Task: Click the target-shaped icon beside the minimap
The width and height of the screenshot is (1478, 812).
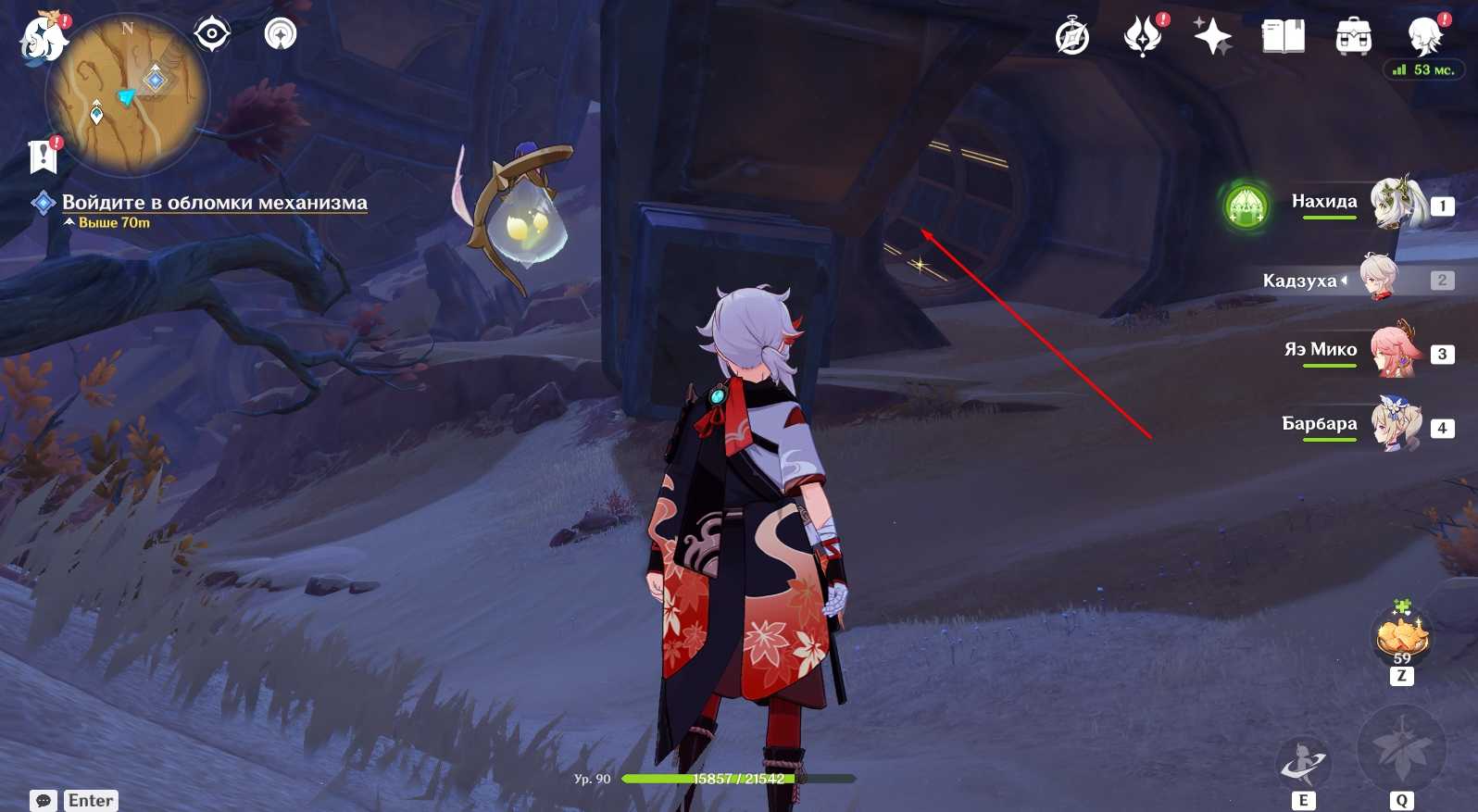Action: 212,34
